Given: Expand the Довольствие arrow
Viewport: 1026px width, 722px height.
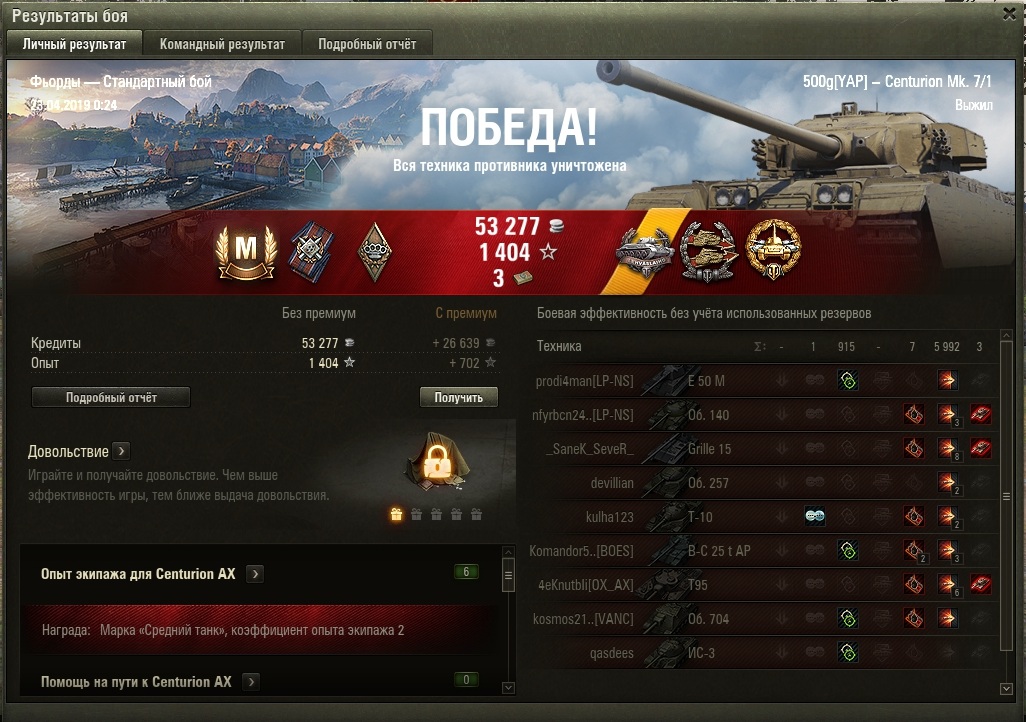Looking at the screenshot, I should (x=120, y=451).
